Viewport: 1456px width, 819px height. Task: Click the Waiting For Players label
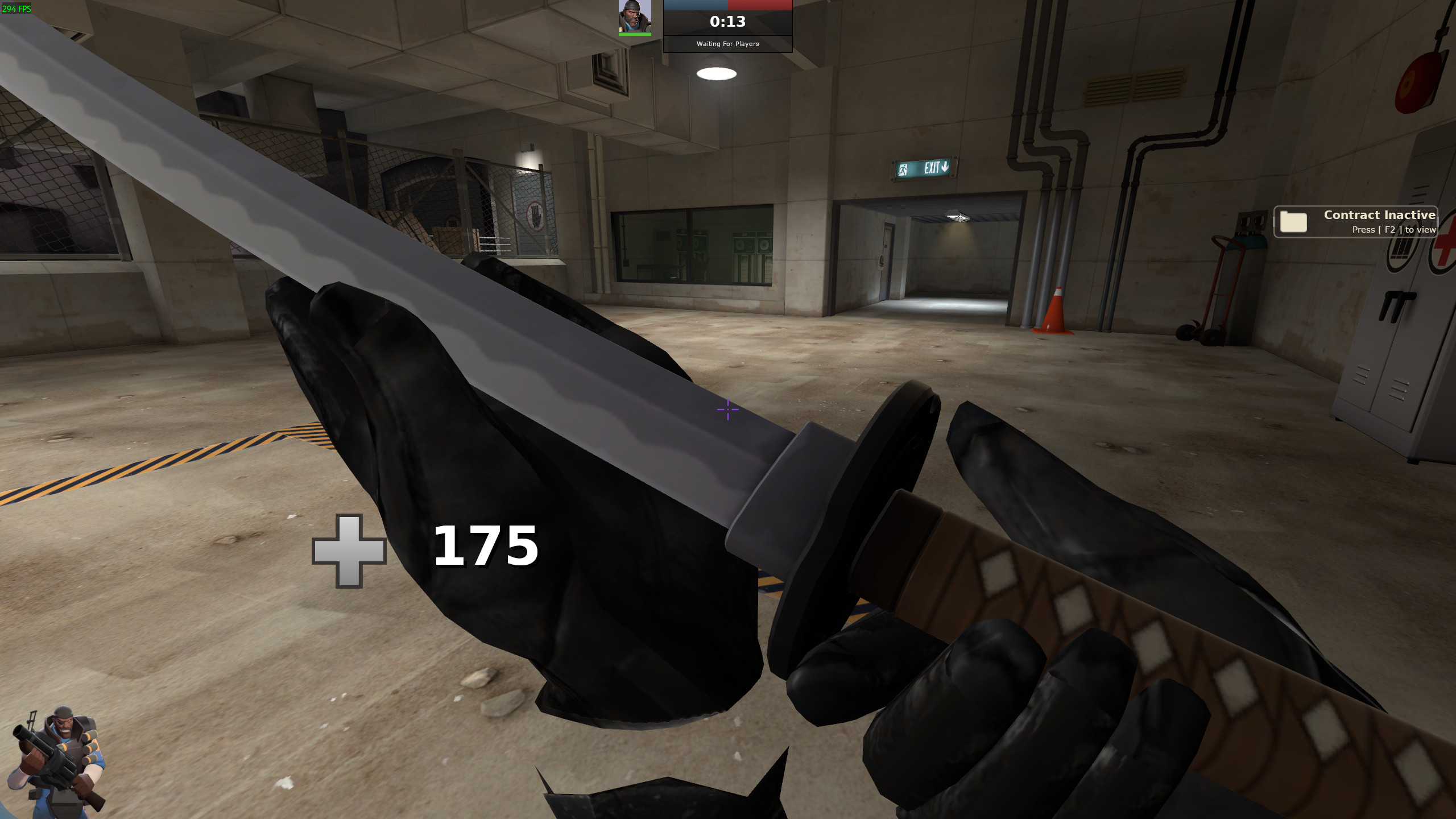728,44
